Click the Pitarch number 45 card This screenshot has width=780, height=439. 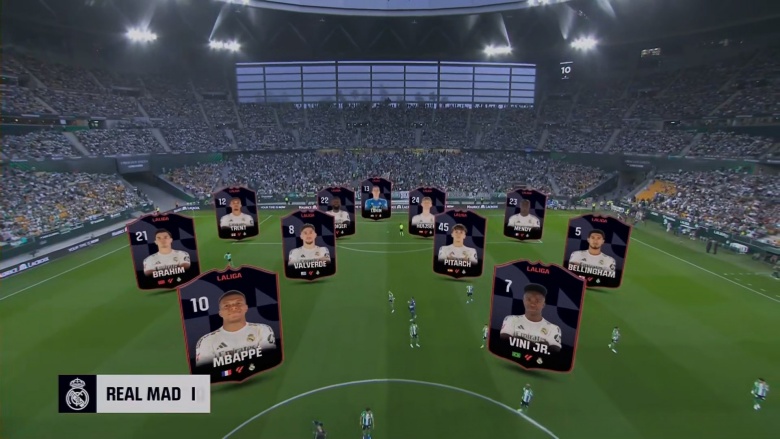pos(458,243)
